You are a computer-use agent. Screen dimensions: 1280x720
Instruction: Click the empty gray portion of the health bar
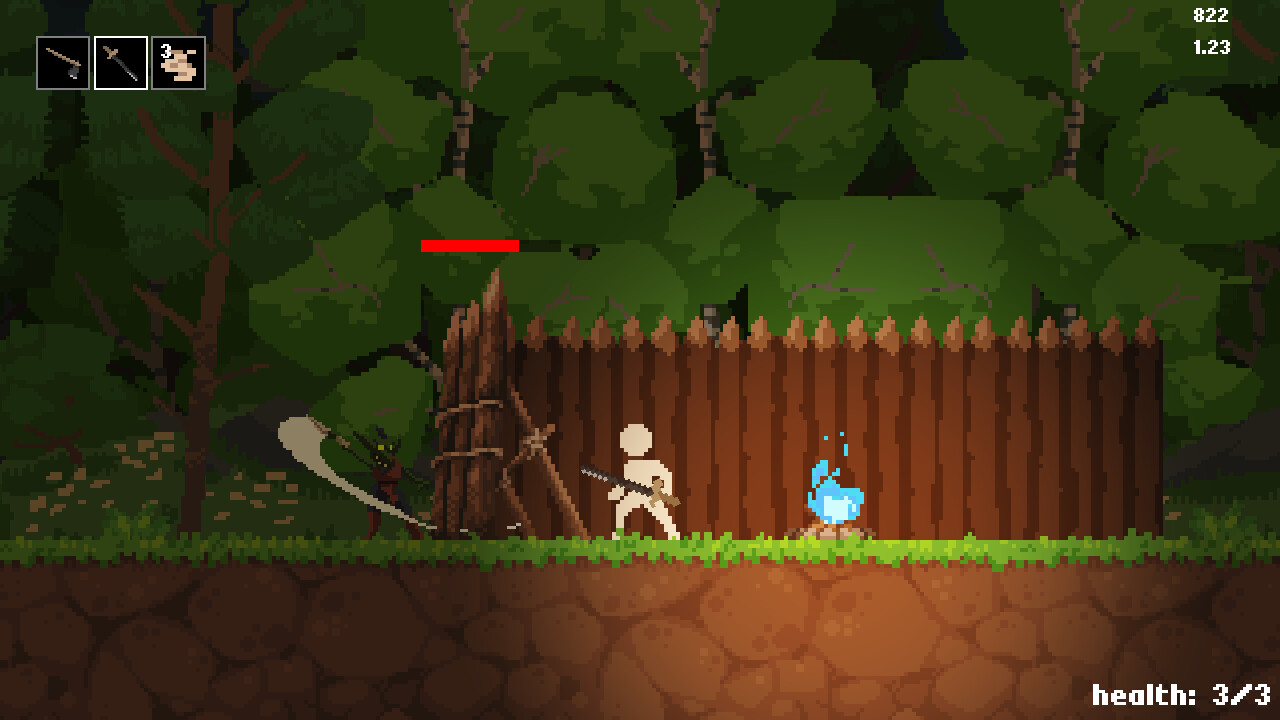[x=540, y=245]
